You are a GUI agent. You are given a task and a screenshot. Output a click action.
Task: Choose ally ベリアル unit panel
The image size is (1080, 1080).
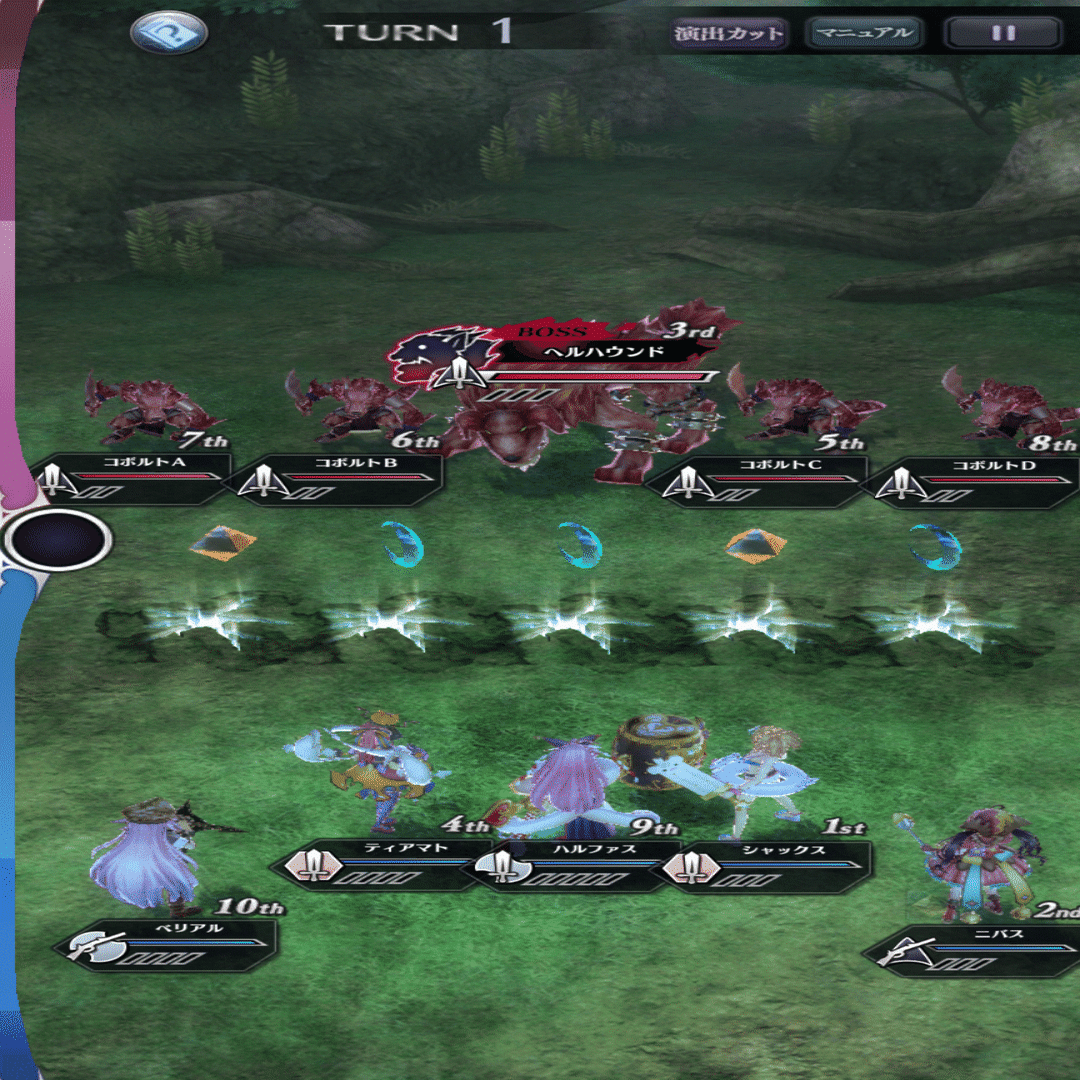click(170, 944)
